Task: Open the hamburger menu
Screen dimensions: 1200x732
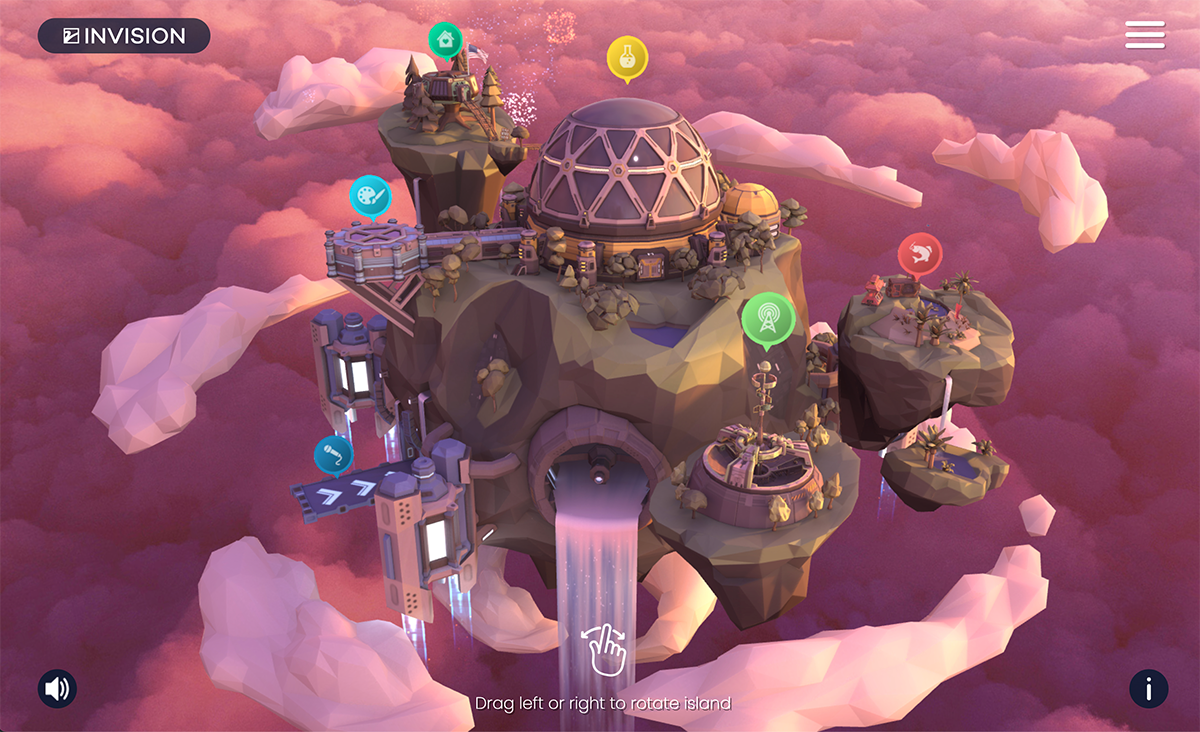Action: [x=1145, y=35]
